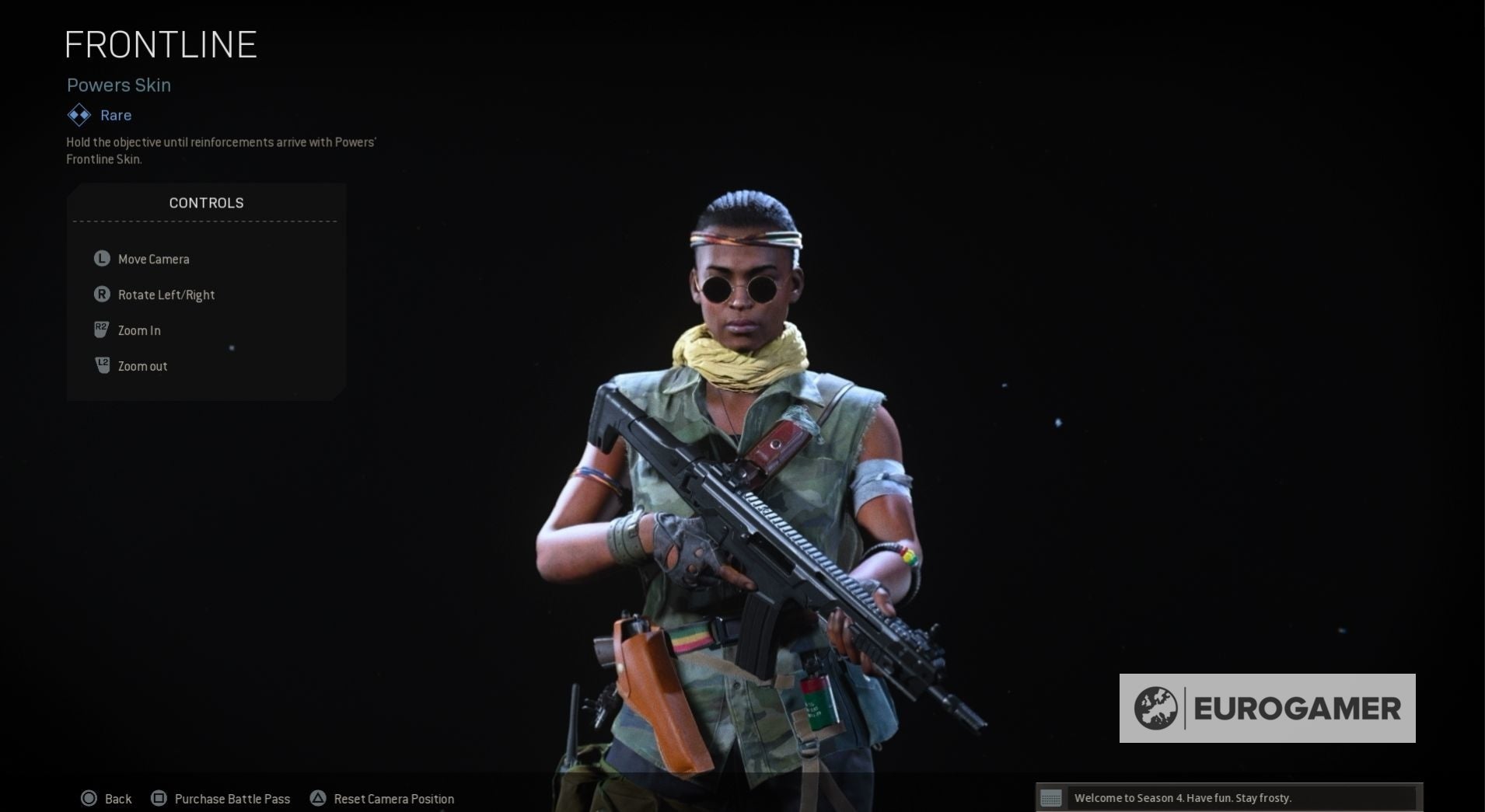Screen dimensions: 1485x812
Task: Click the circle button icon beside Back
Action: pyautogui.click(x=89, y=798)
